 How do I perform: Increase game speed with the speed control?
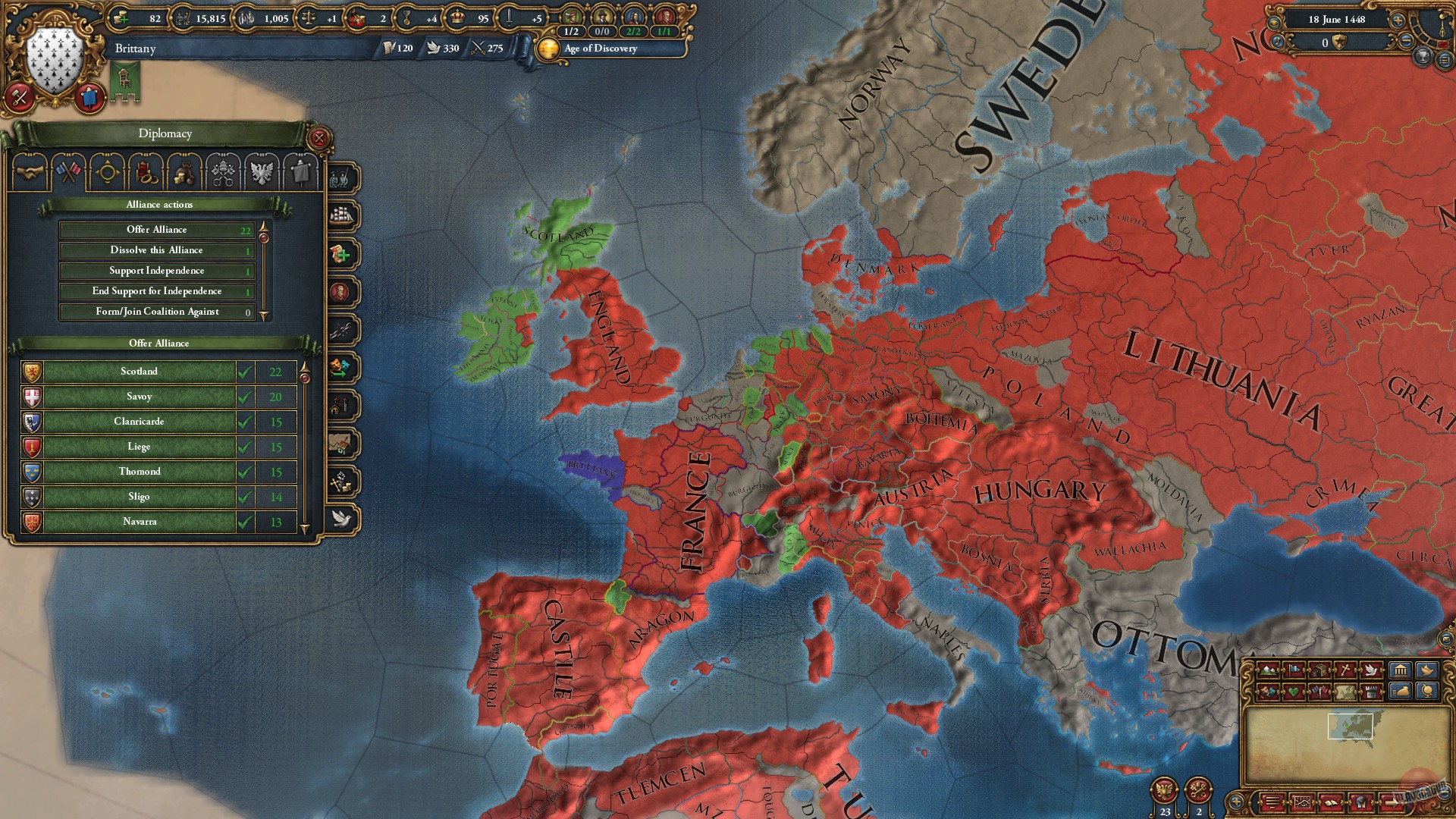coord(1398,20)
